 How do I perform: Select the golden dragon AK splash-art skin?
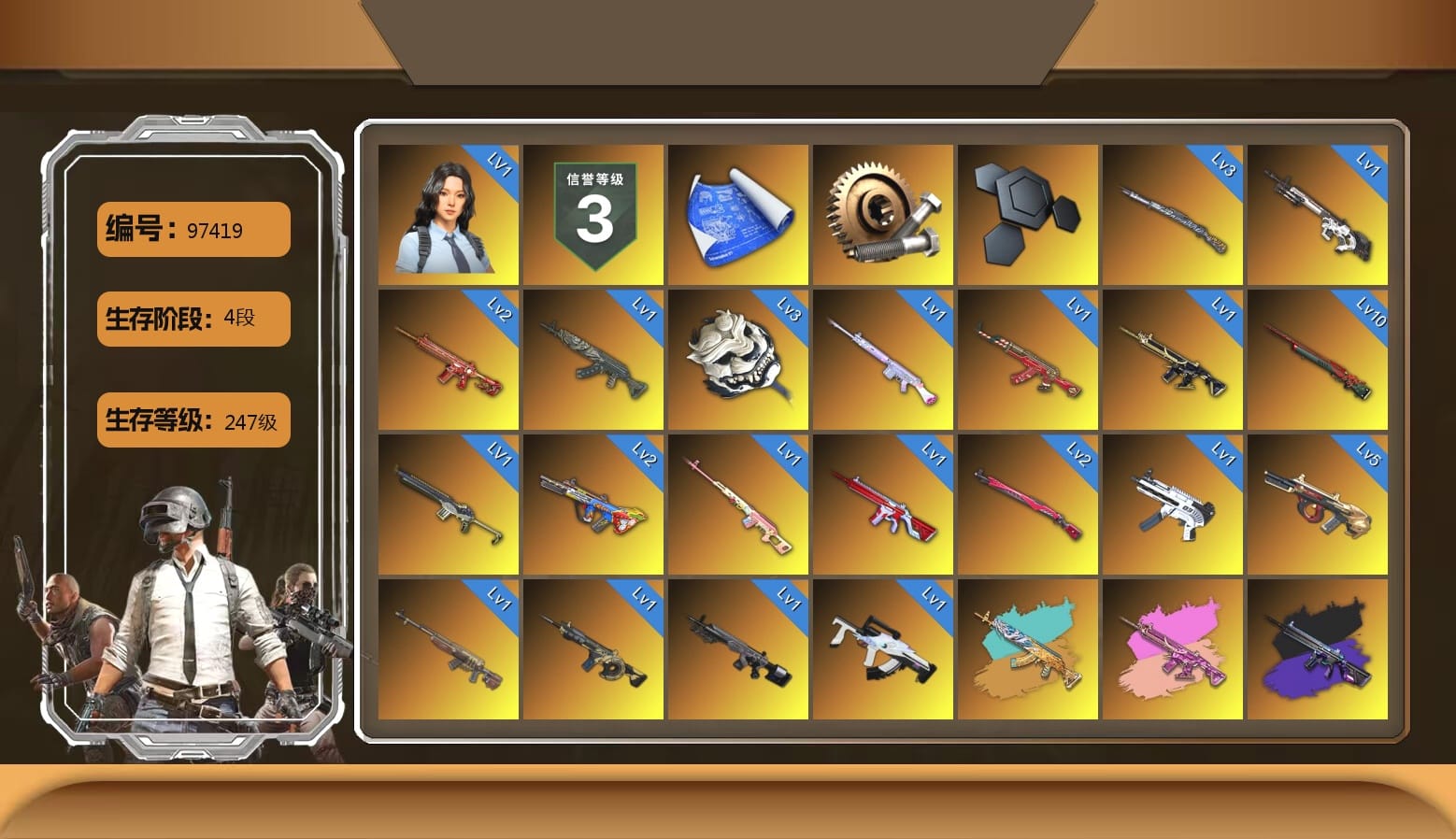click(x=1029, y=647)
